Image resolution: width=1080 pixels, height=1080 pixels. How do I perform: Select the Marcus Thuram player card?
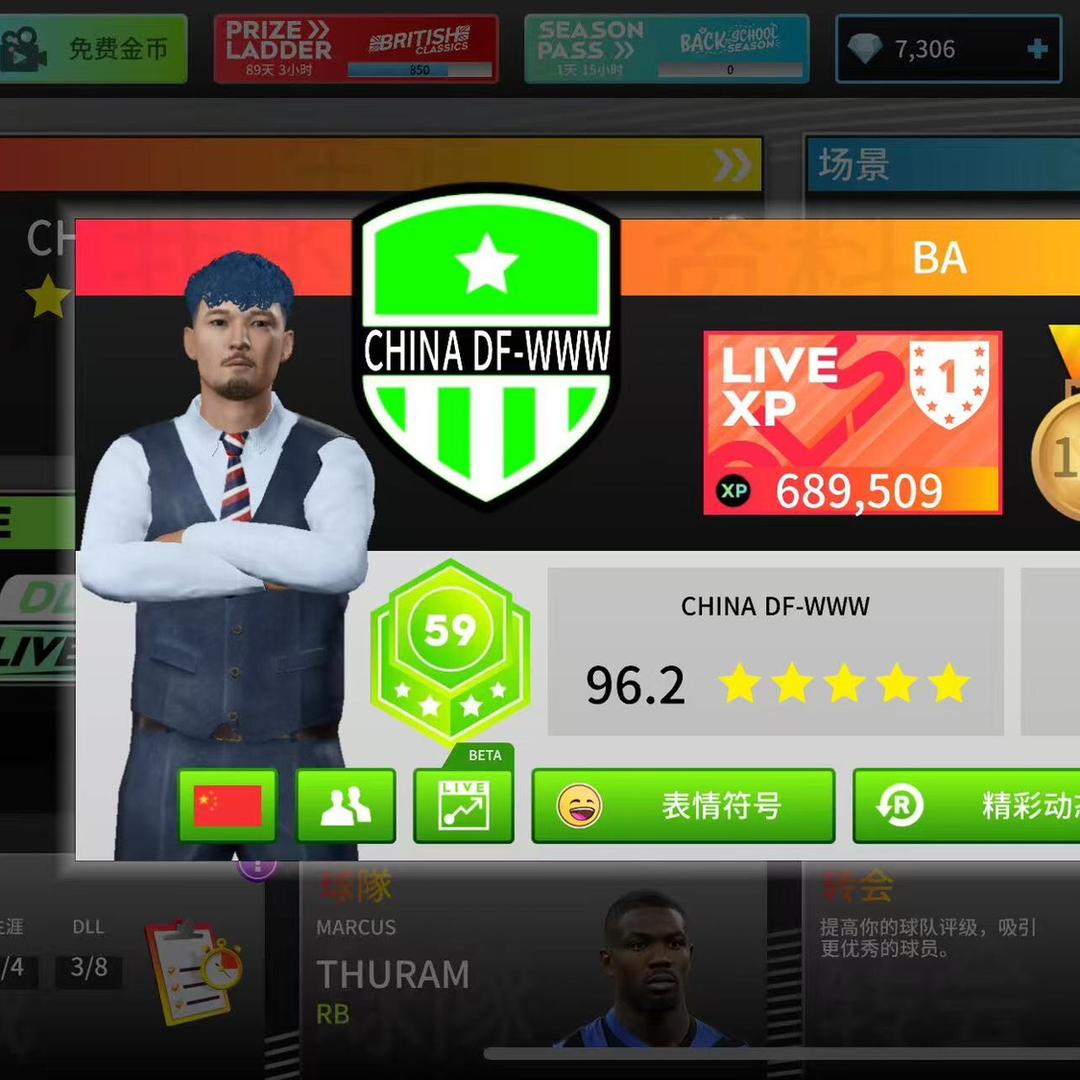(532, 965)
